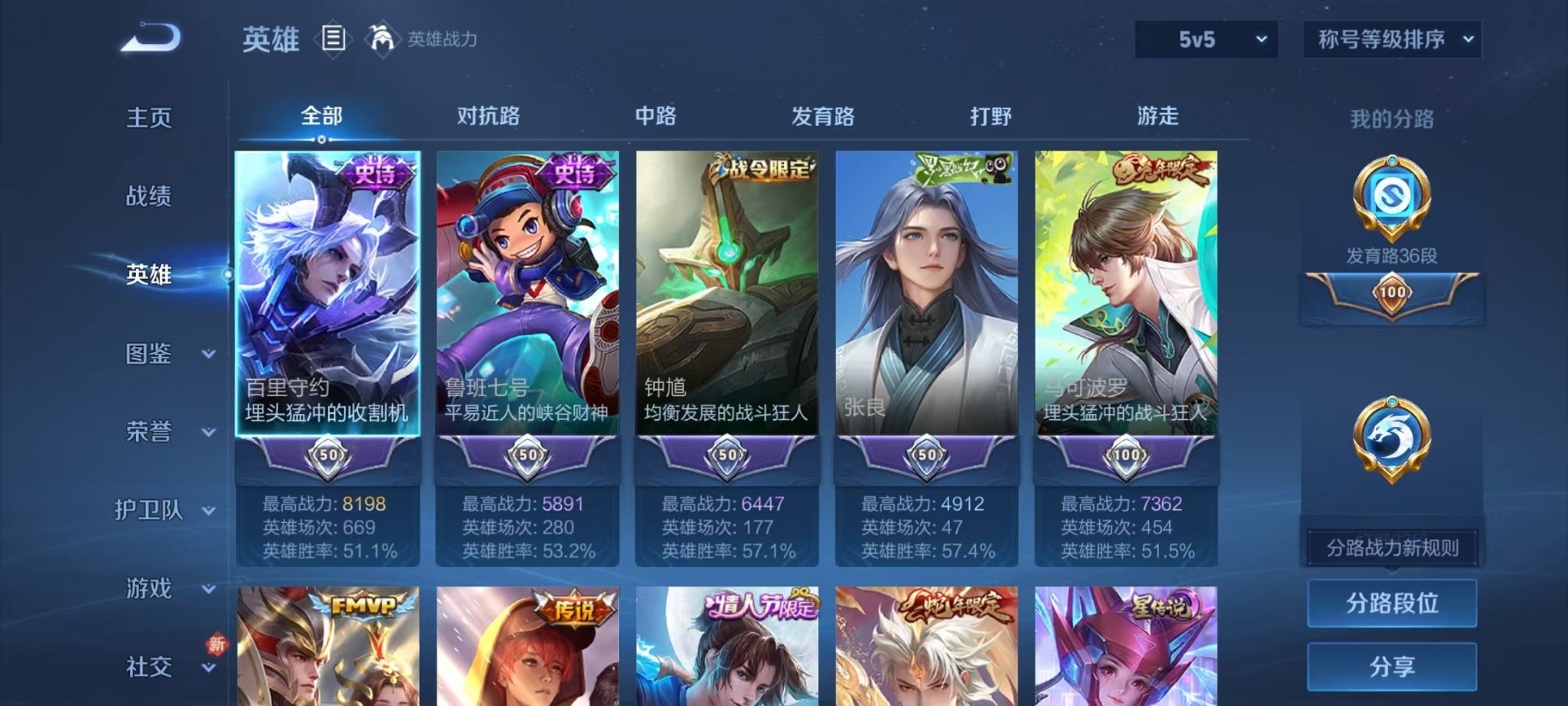
Task: Open the 战绩 match history sidebar icon
Action: point(151,196)
